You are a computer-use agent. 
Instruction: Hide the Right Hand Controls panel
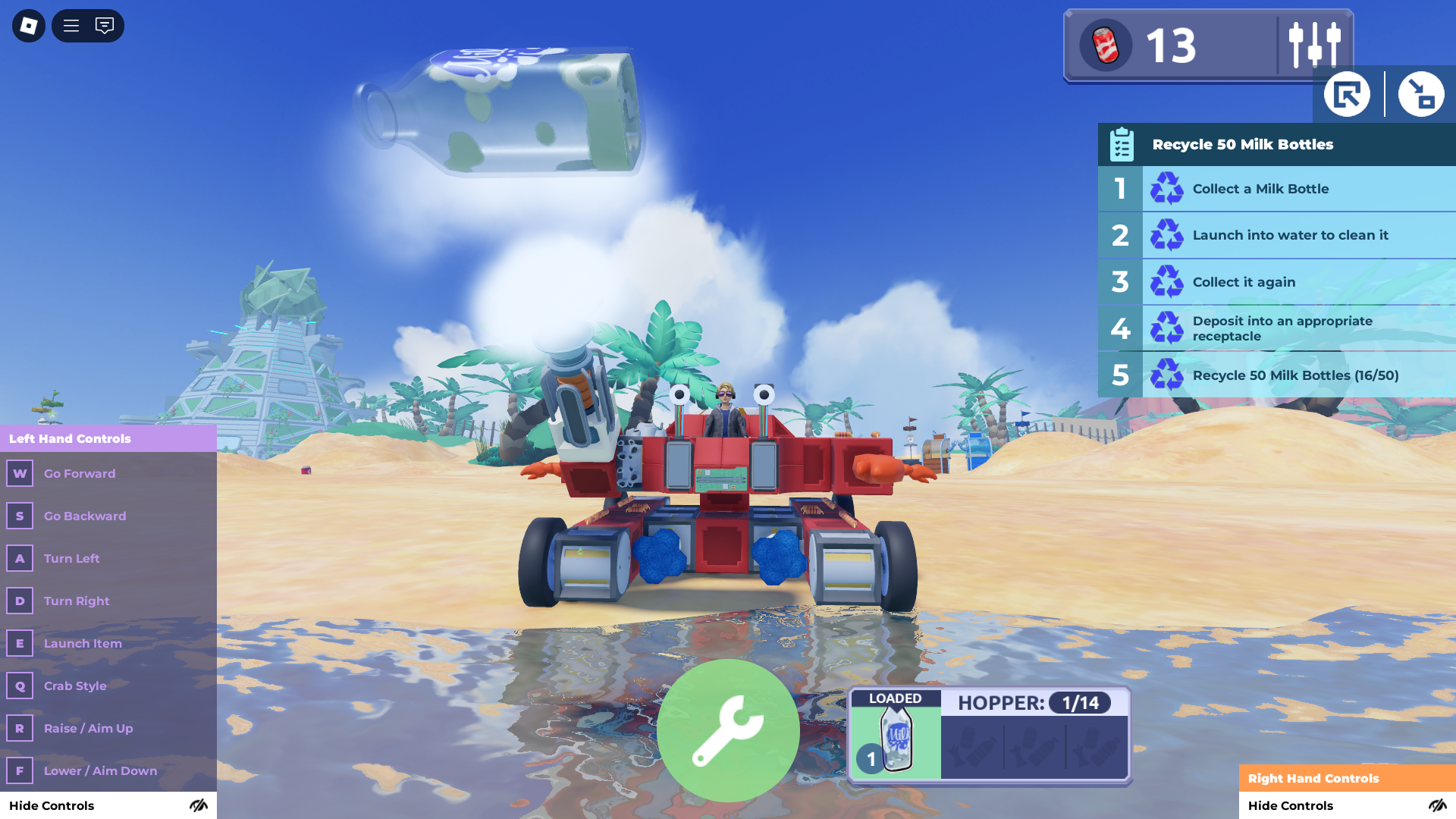(x=1347, y=805)
